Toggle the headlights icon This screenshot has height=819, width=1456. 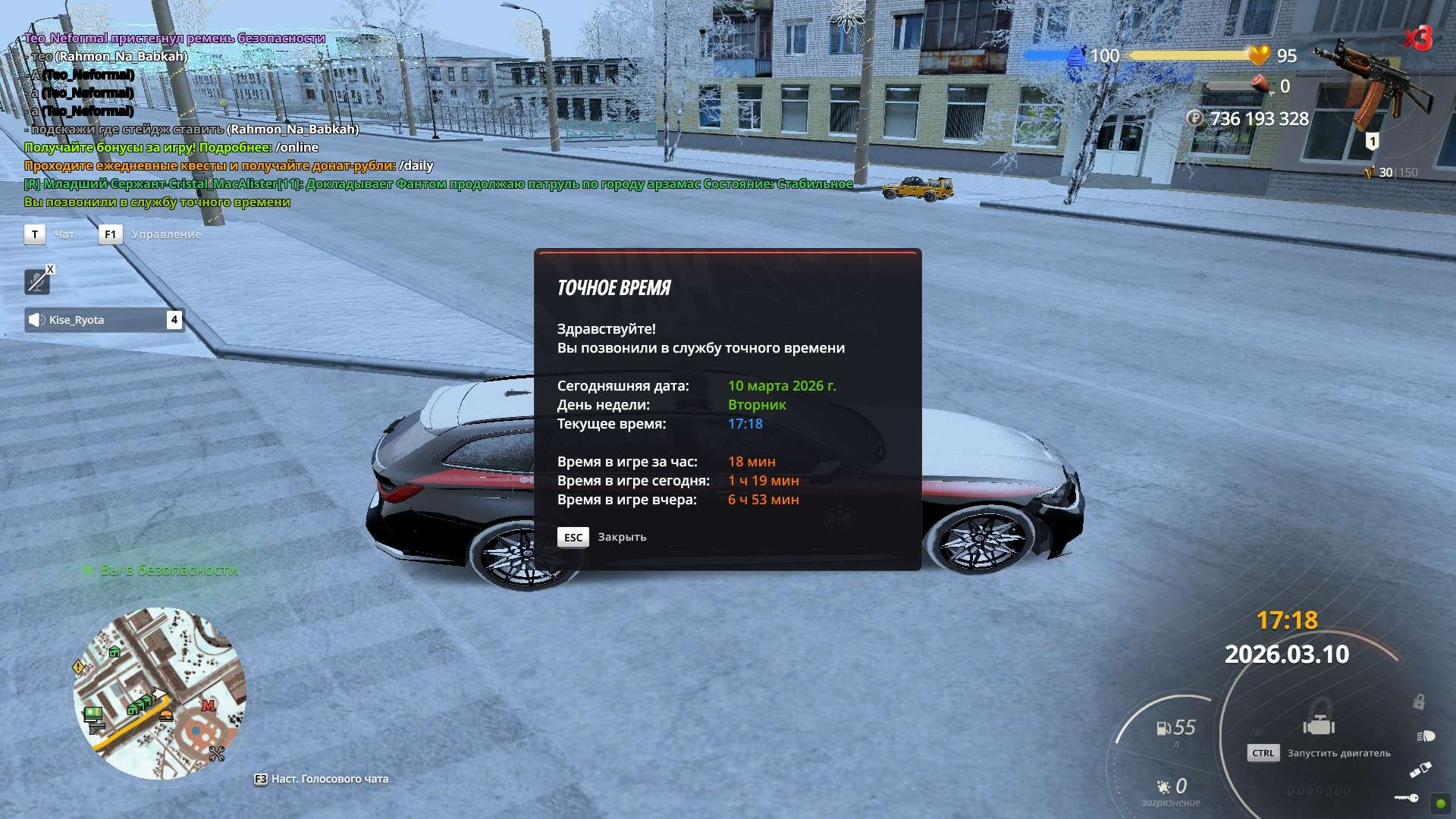1426,736
